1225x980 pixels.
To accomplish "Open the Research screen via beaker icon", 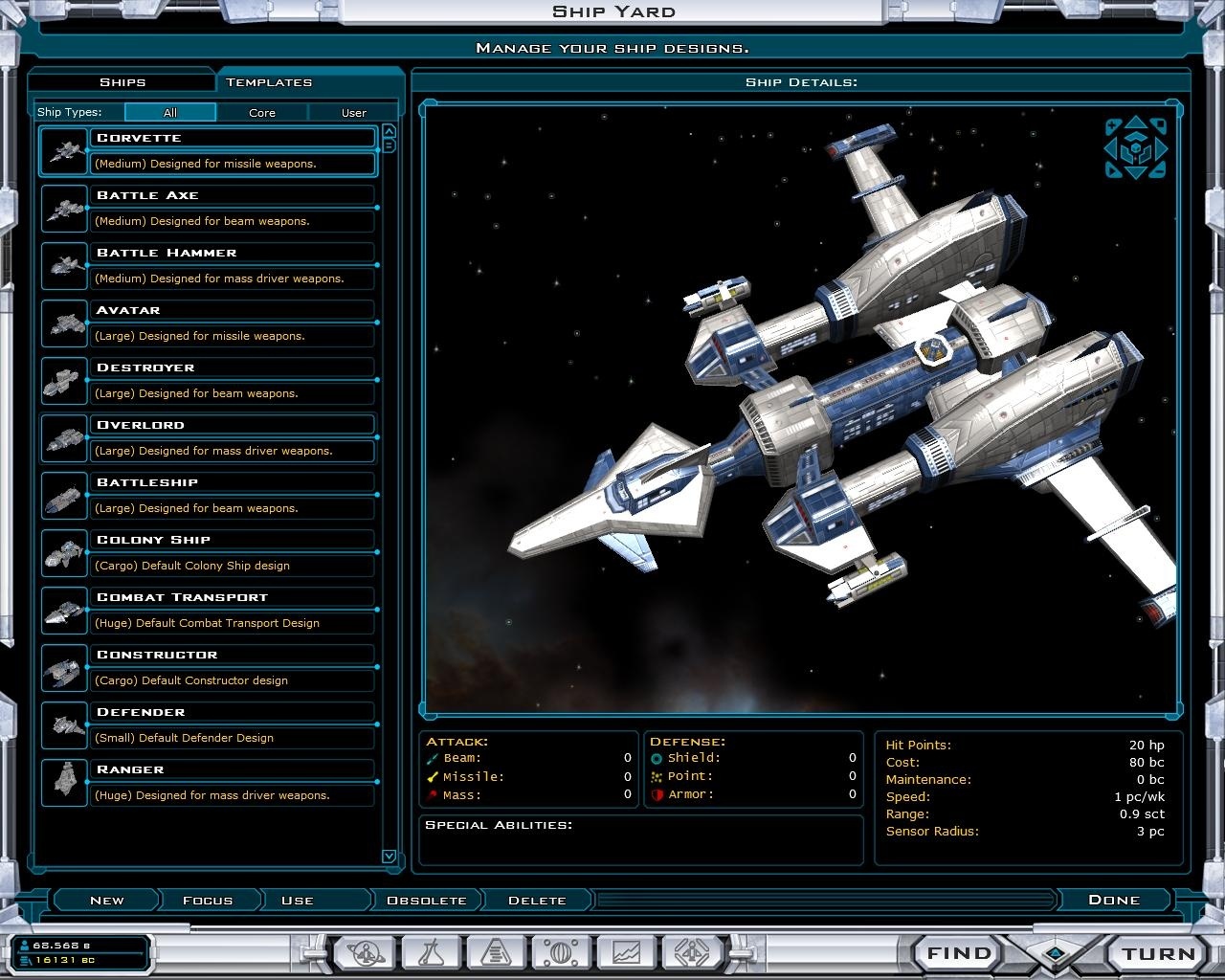I will tap(432, 952).
